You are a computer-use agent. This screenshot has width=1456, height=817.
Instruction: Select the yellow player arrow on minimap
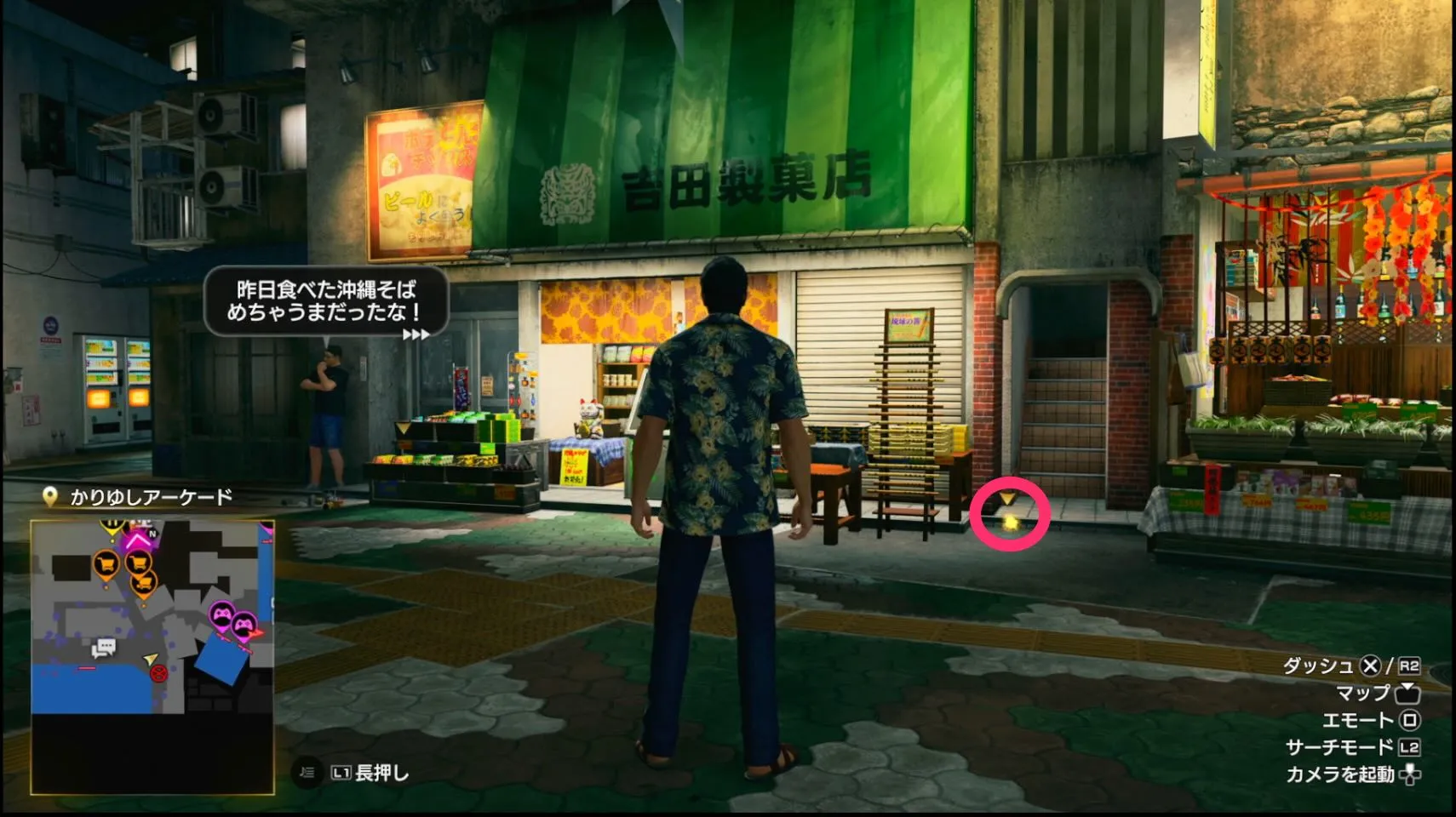point(149,660)
